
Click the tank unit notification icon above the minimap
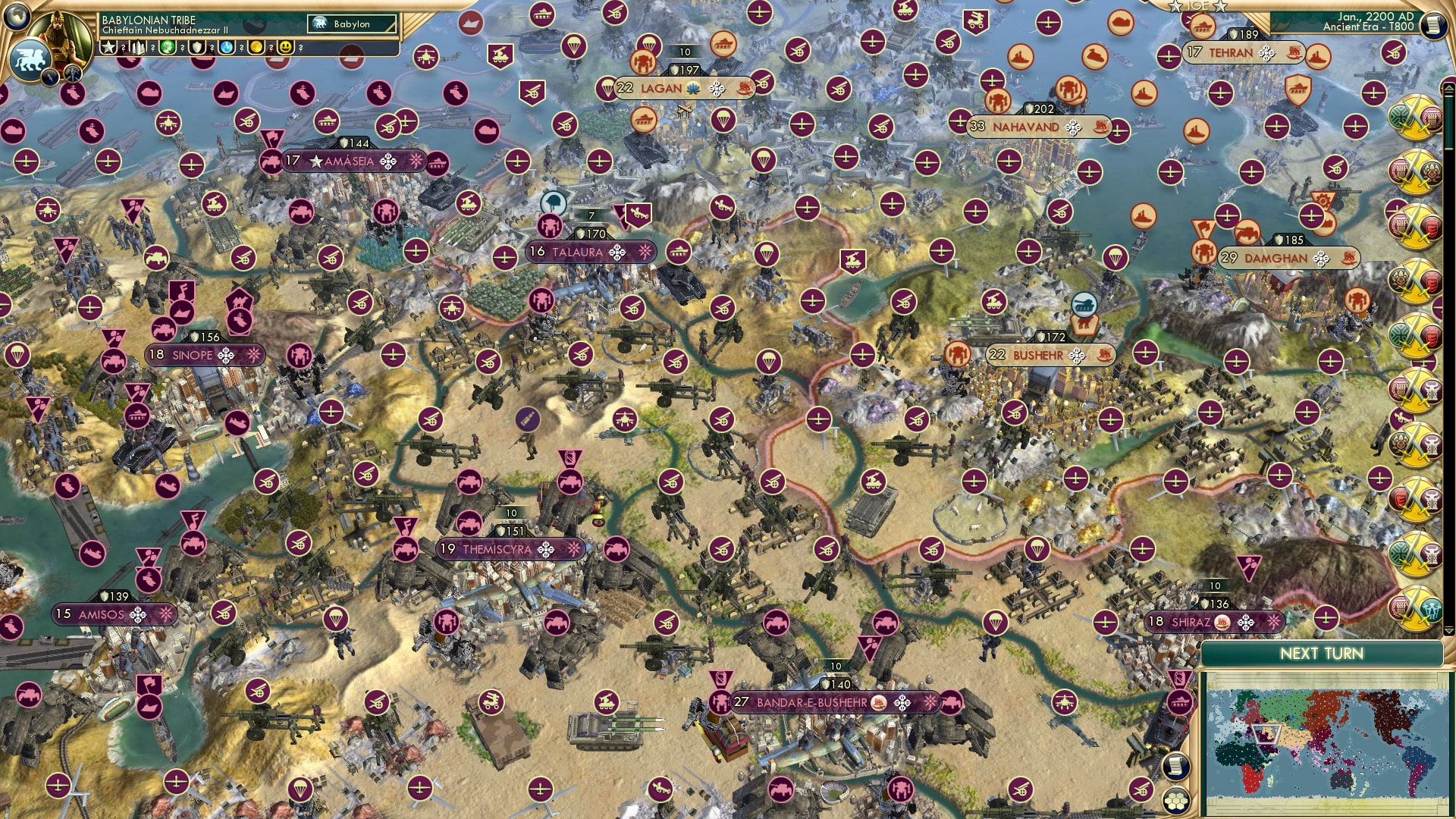(1181, 703)
